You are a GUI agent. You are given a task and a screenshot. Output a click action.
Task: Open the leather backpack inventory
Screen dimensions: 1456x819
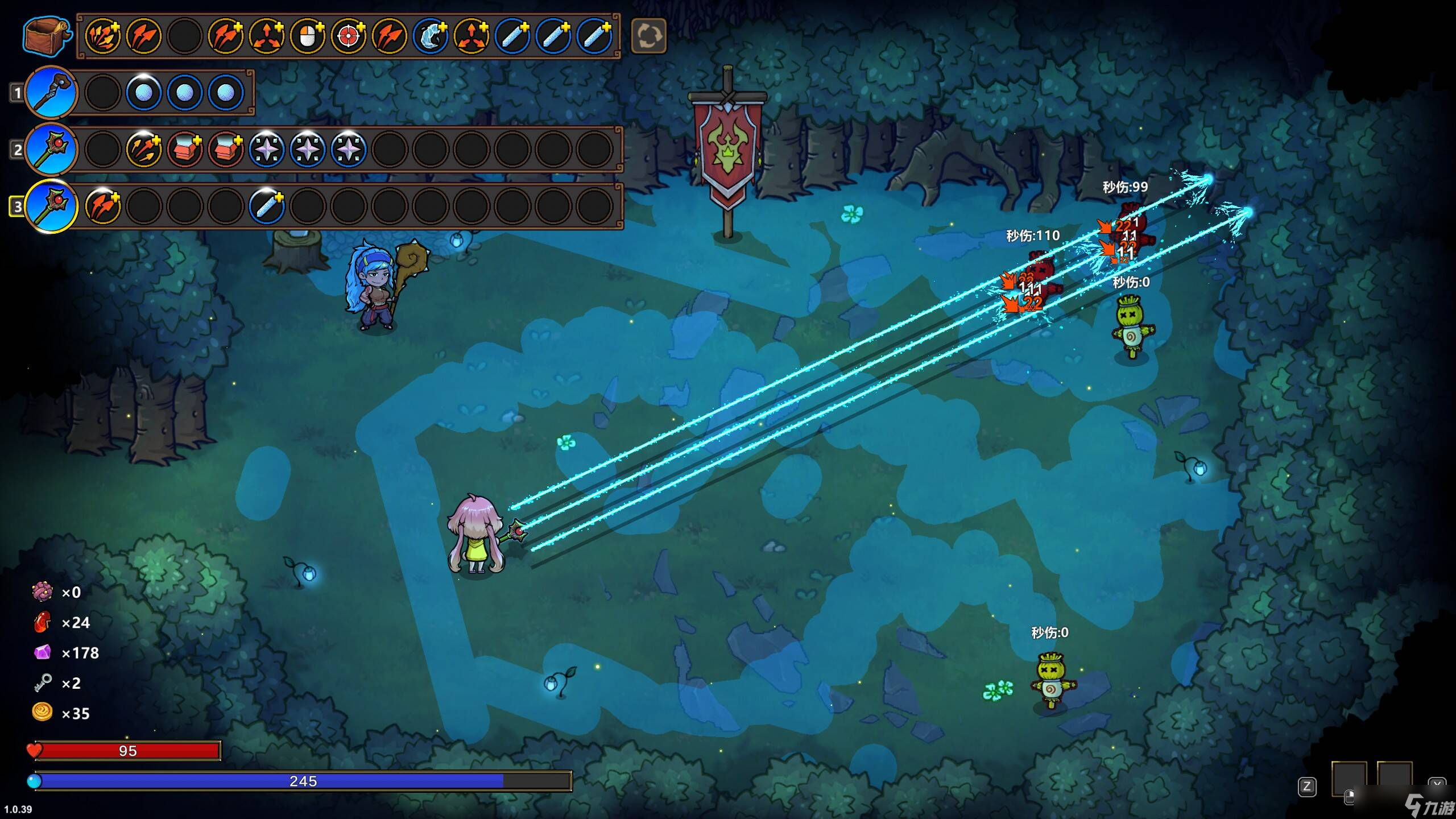(47, 36)
